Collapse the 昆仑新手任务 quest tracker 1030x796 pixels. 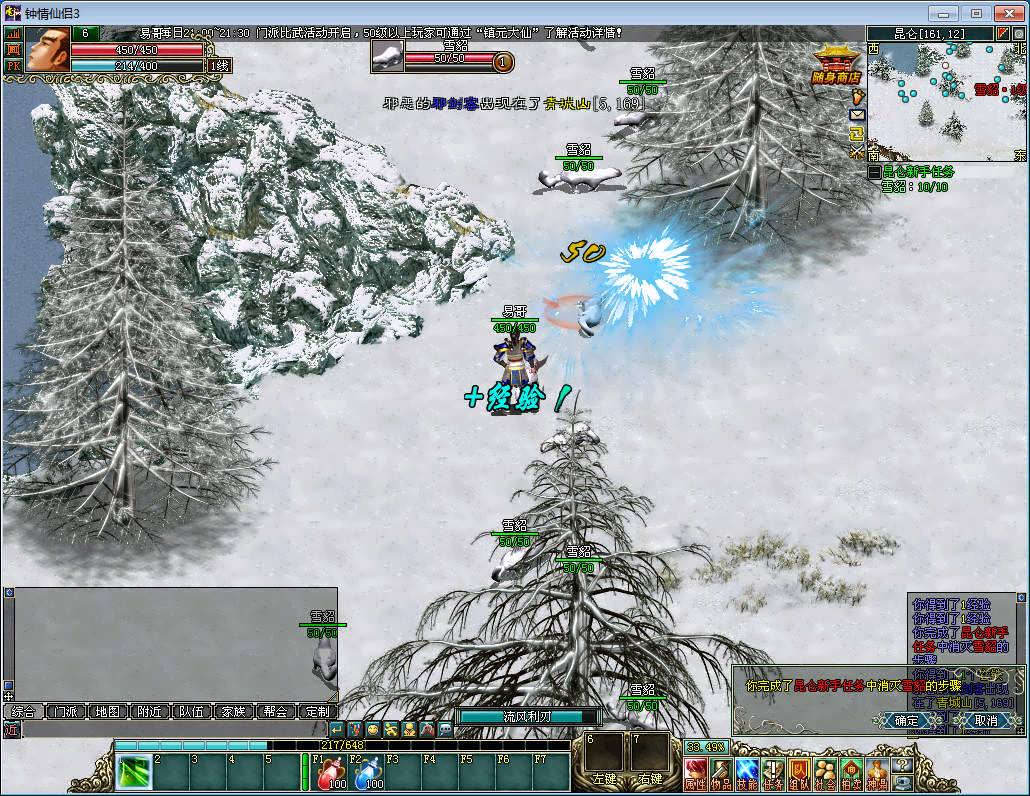pyautogui.click(x=875, y=172)
